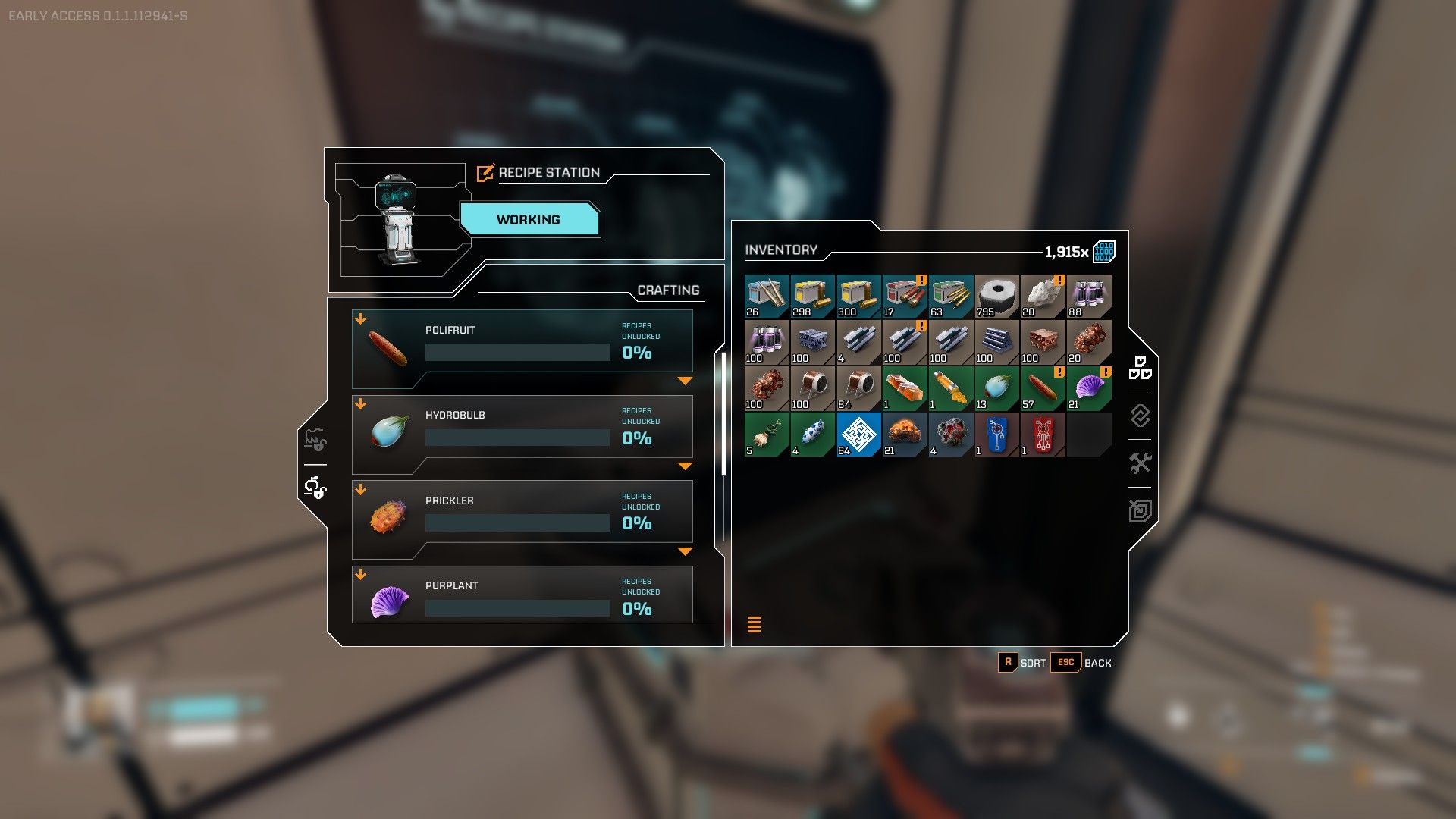
Task: Select the purple Purplant stack of 21
Action: [x=1089, y=388]
